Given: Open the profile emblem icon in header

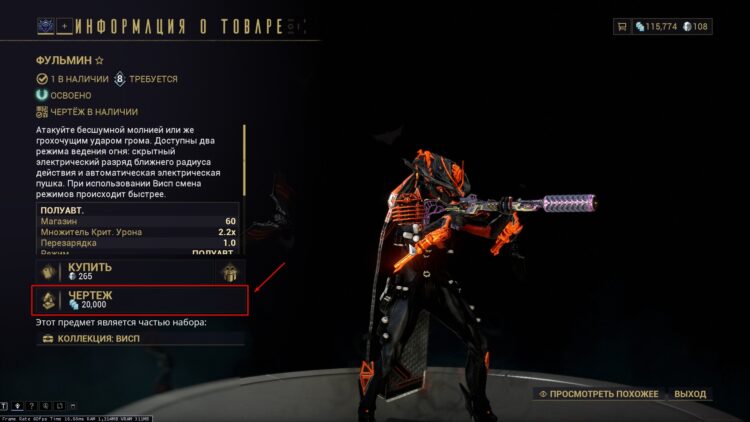Looking at the screenshot, I should click(x=47, y=25).
